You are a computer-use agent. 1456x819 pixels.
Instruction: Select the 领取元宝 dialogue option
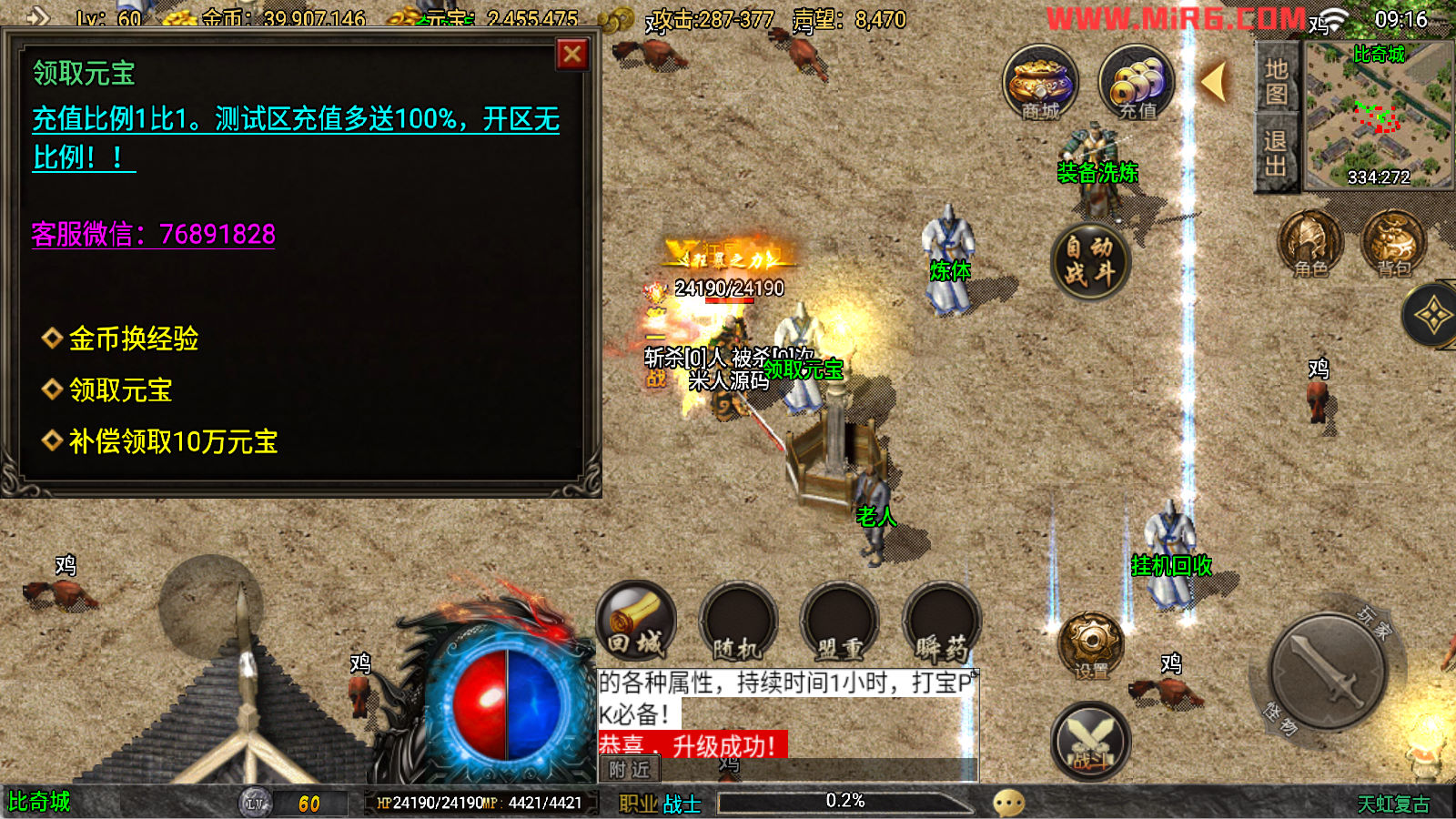[120, 390]
